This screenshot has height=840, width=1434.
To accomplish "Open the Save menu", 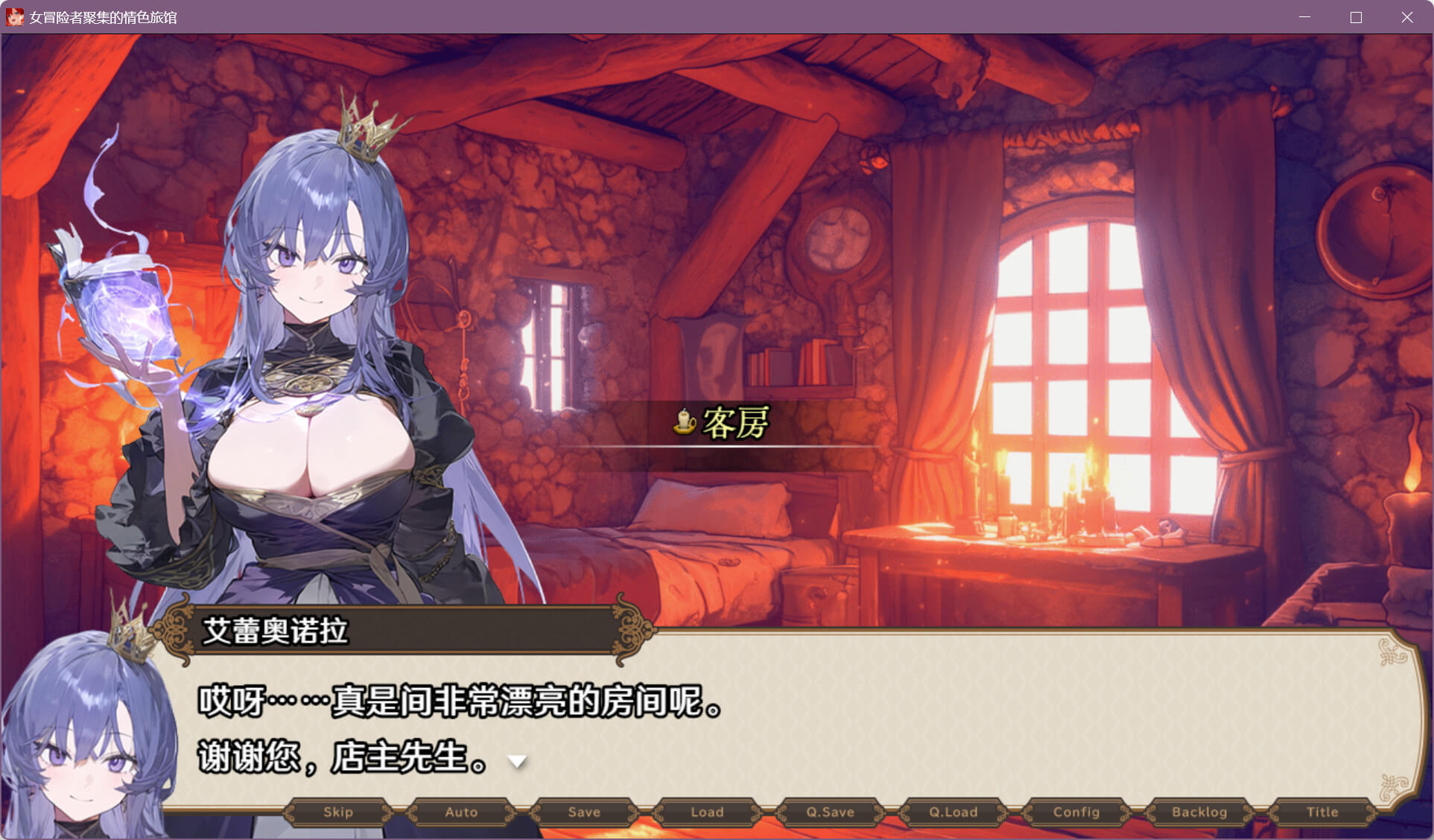I will point(584,812).
